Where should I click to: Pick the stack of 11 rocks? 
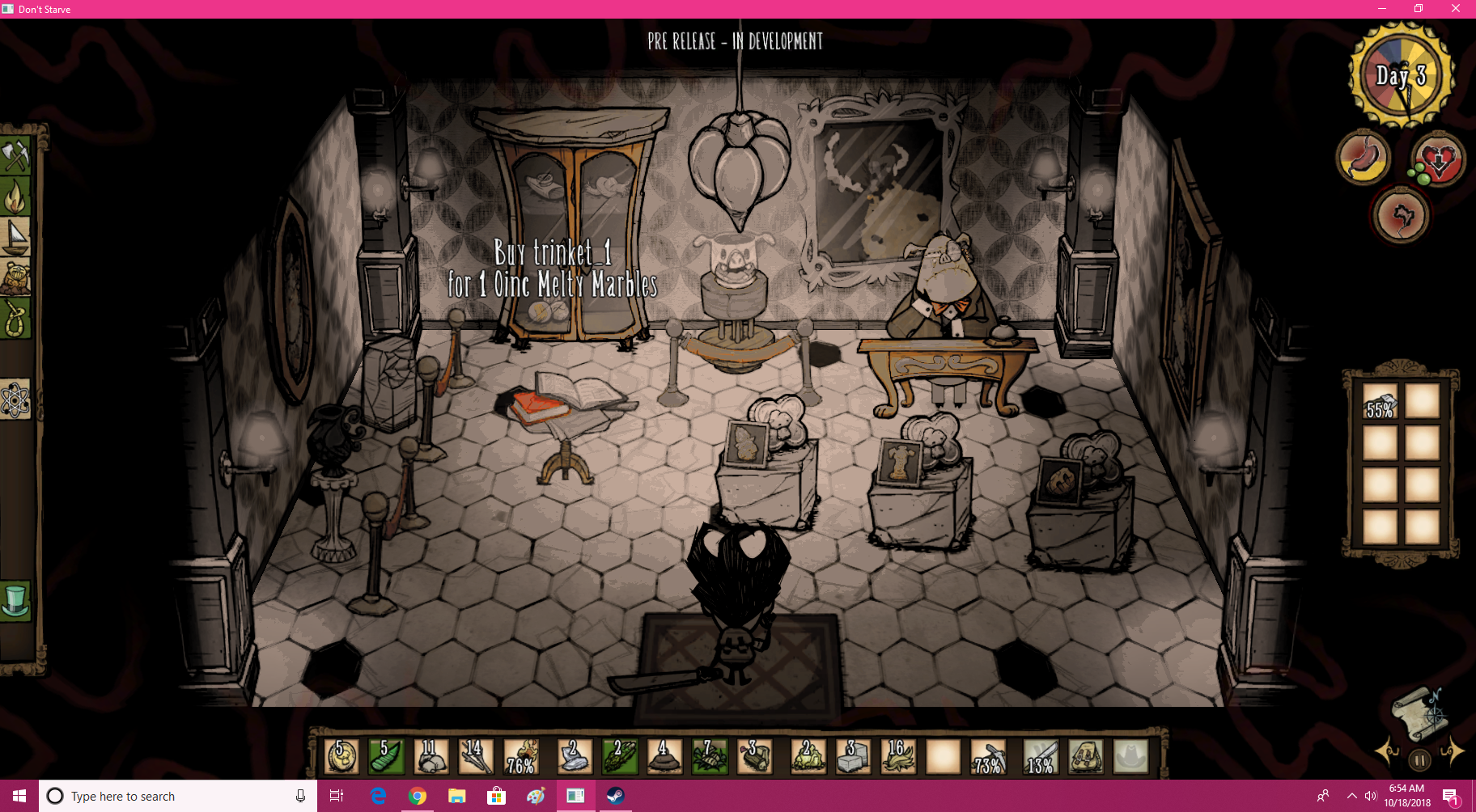430,757
